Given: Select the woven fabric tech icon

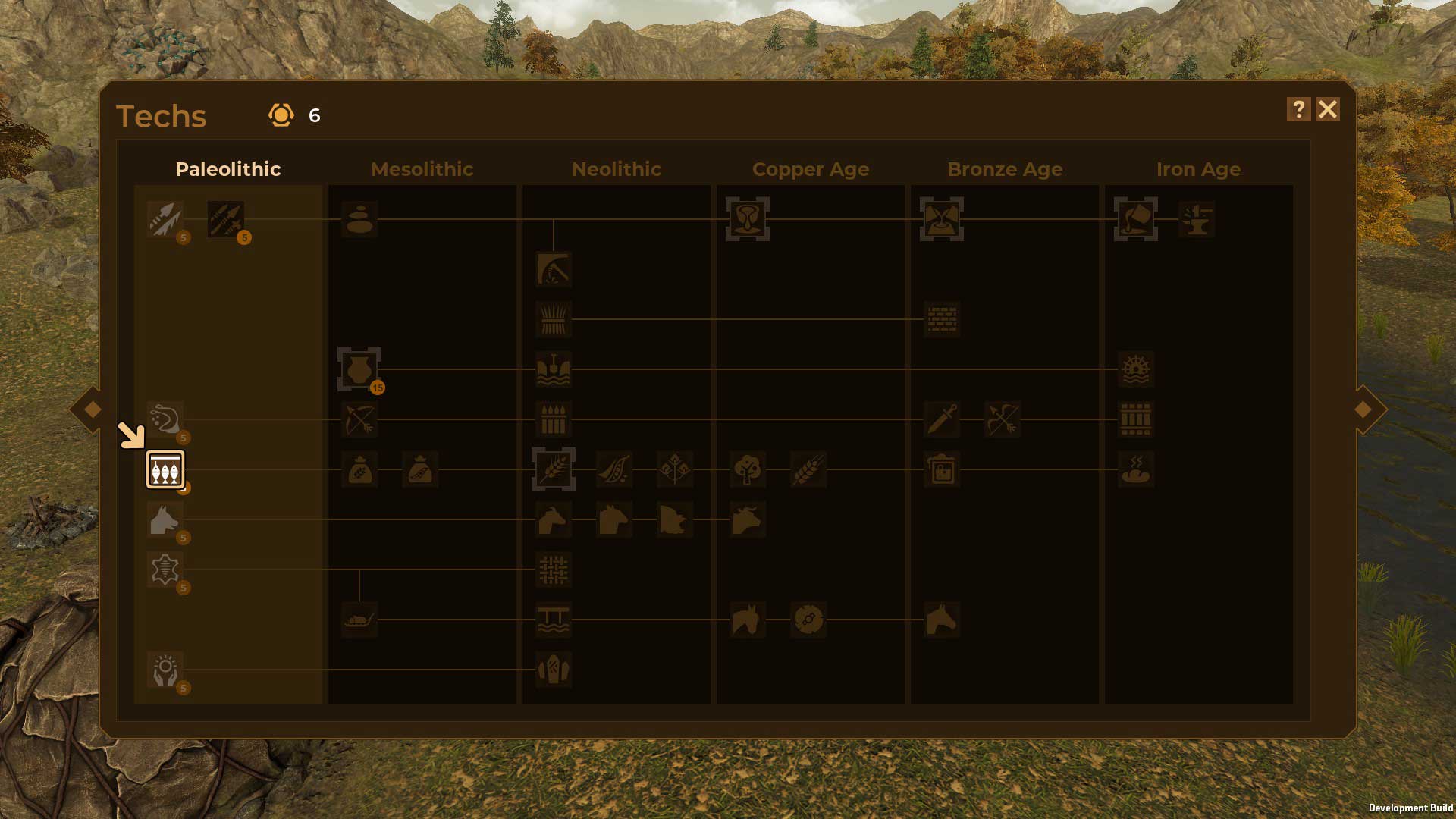Looking at the screenshot, I should tap(553, 570).
